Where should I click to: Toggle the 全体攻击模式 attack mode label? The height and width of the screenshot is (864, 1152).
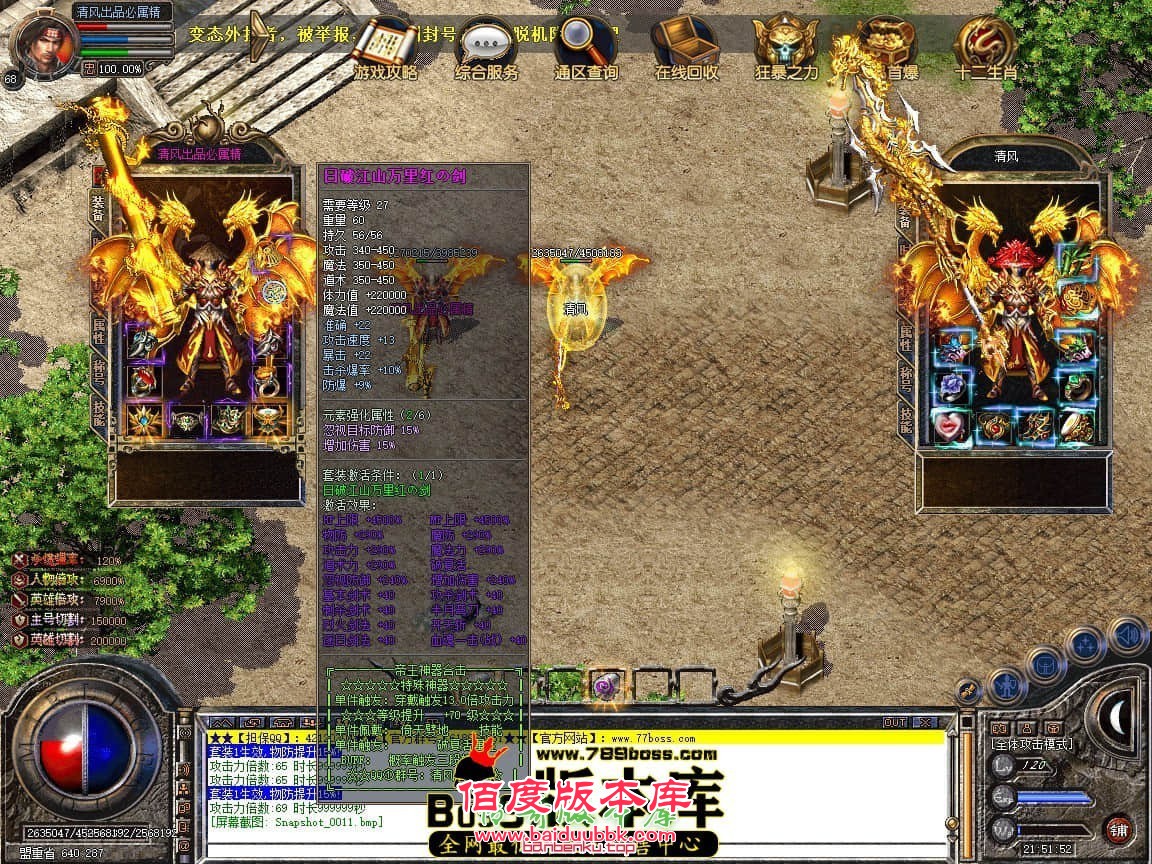[1031, 744]
